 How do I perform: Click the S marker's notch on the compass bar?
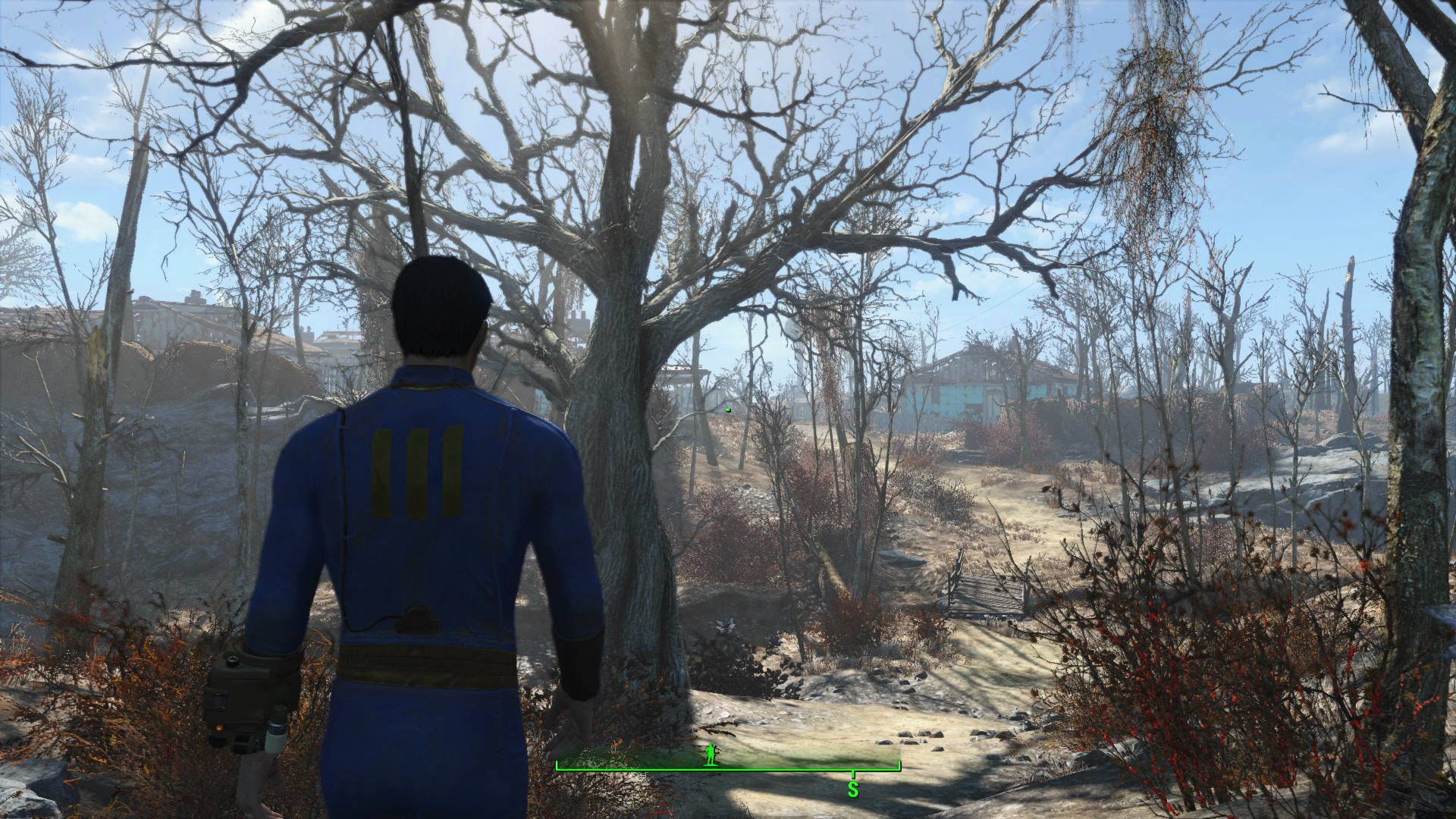853,775
